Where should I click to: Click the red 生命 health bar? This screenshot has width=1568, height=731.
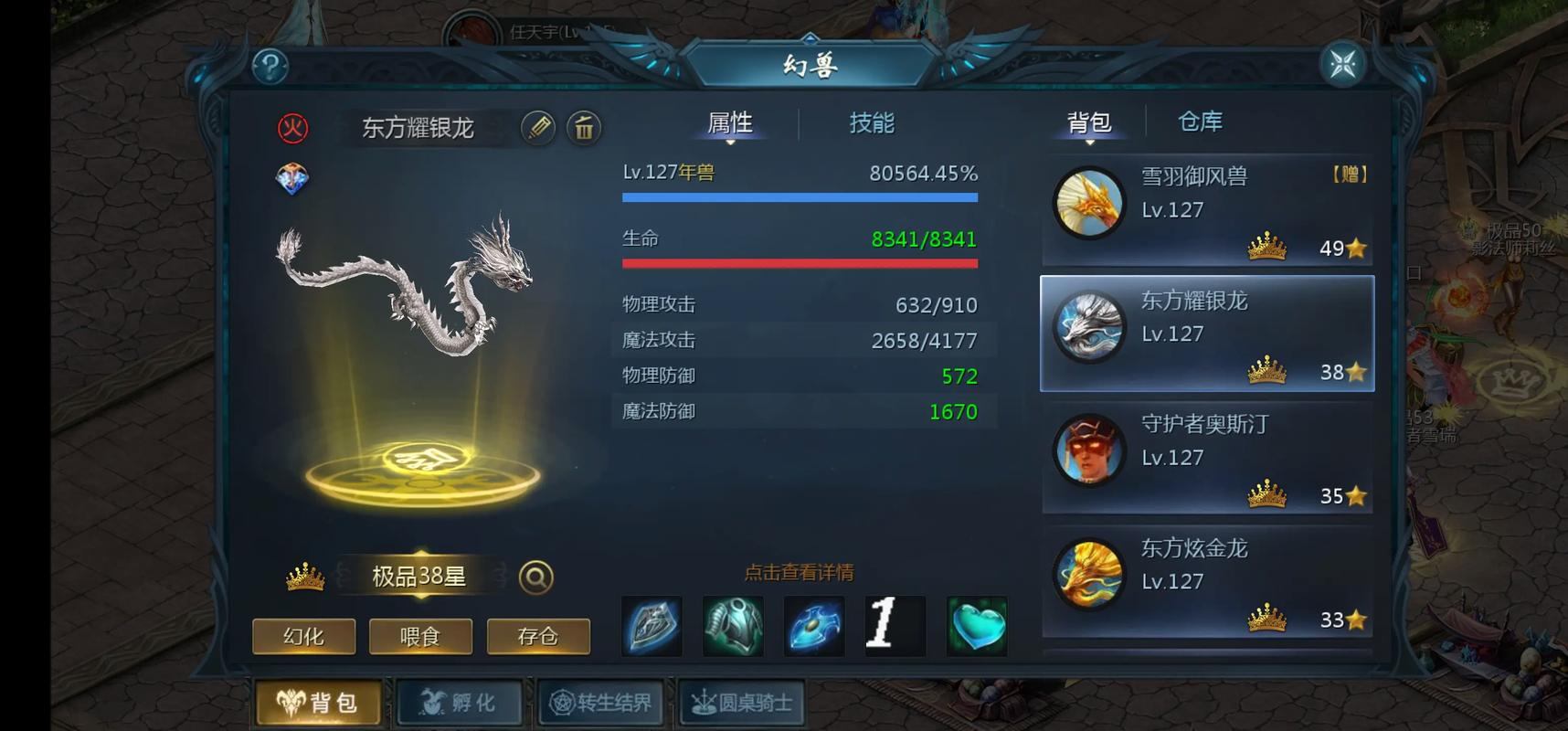800,263
